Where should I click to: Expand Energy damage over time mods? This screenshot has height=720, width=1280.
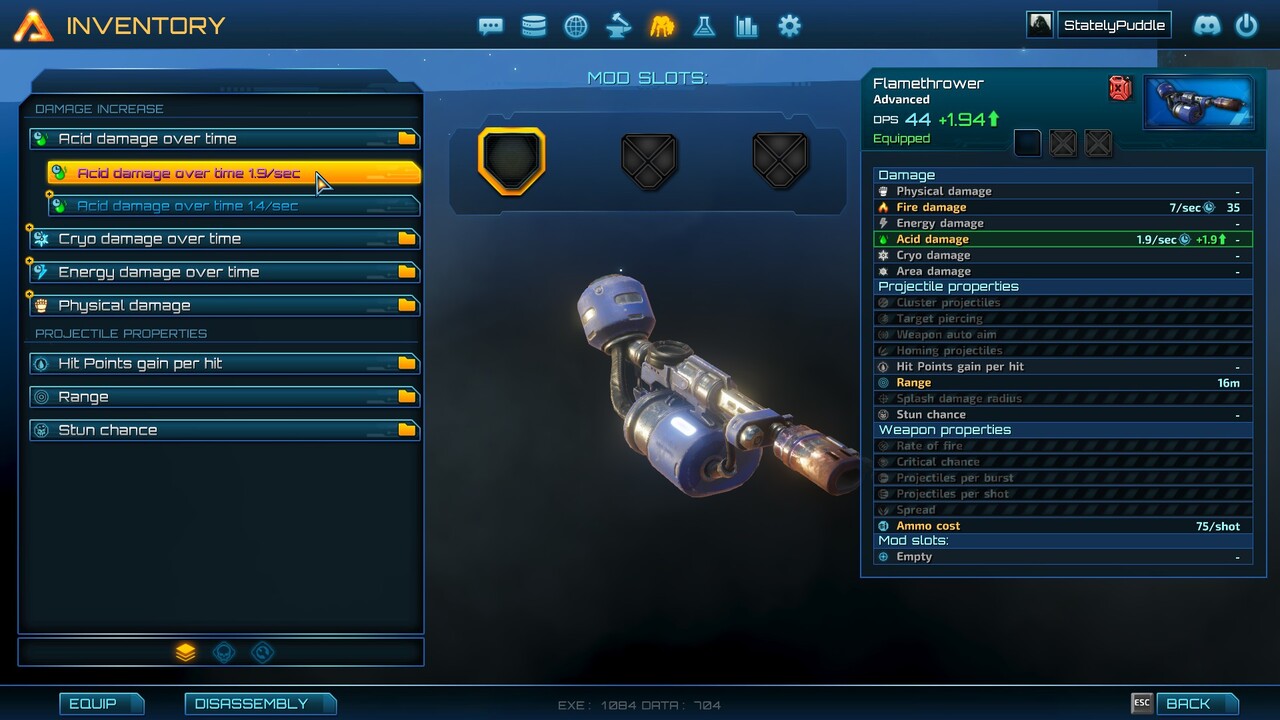[224, 272]
